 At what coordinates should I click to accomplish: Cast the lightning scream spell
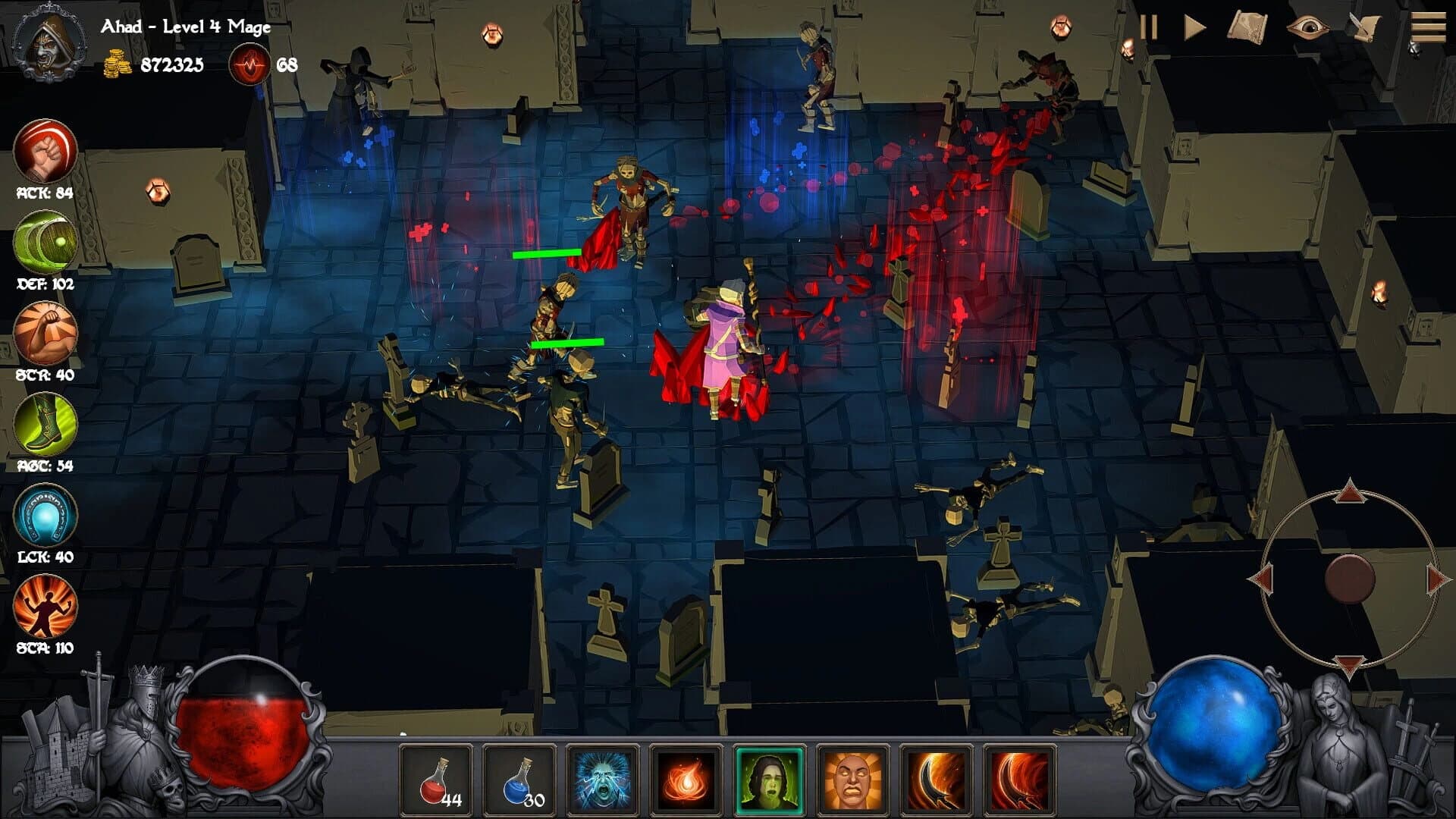click(x=603, y=780)
